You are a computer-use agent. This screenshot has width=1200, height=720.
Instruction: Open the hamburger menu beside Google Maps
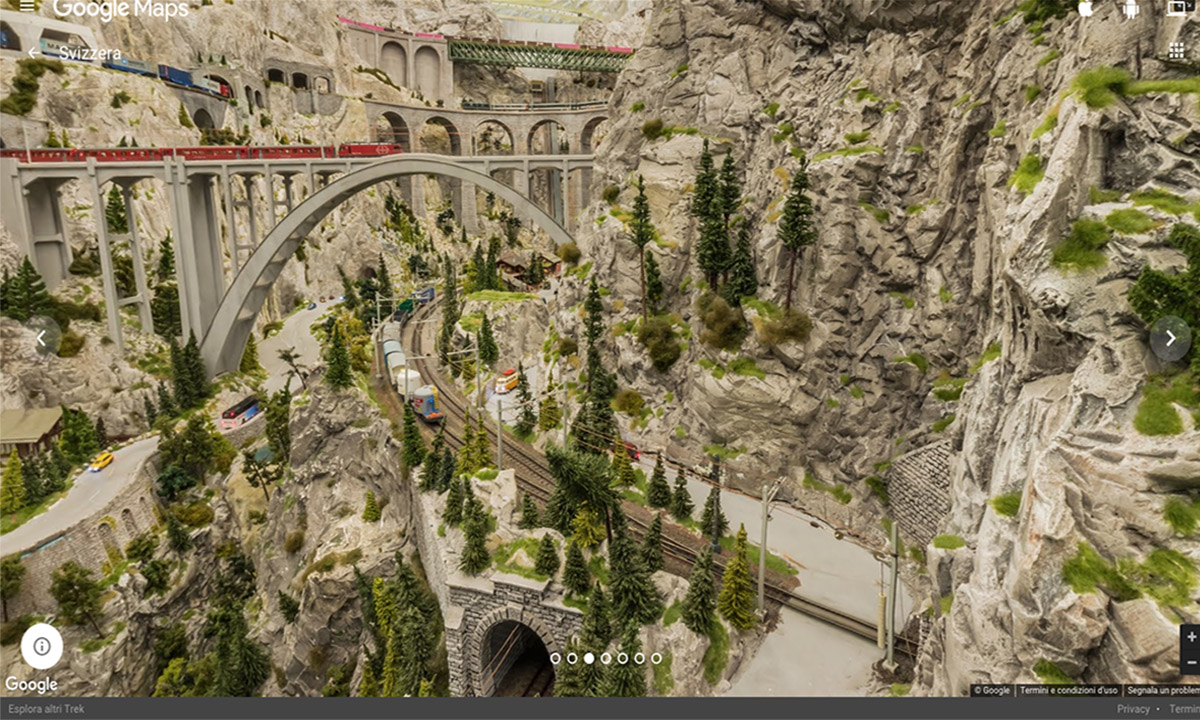click(27, 7)
